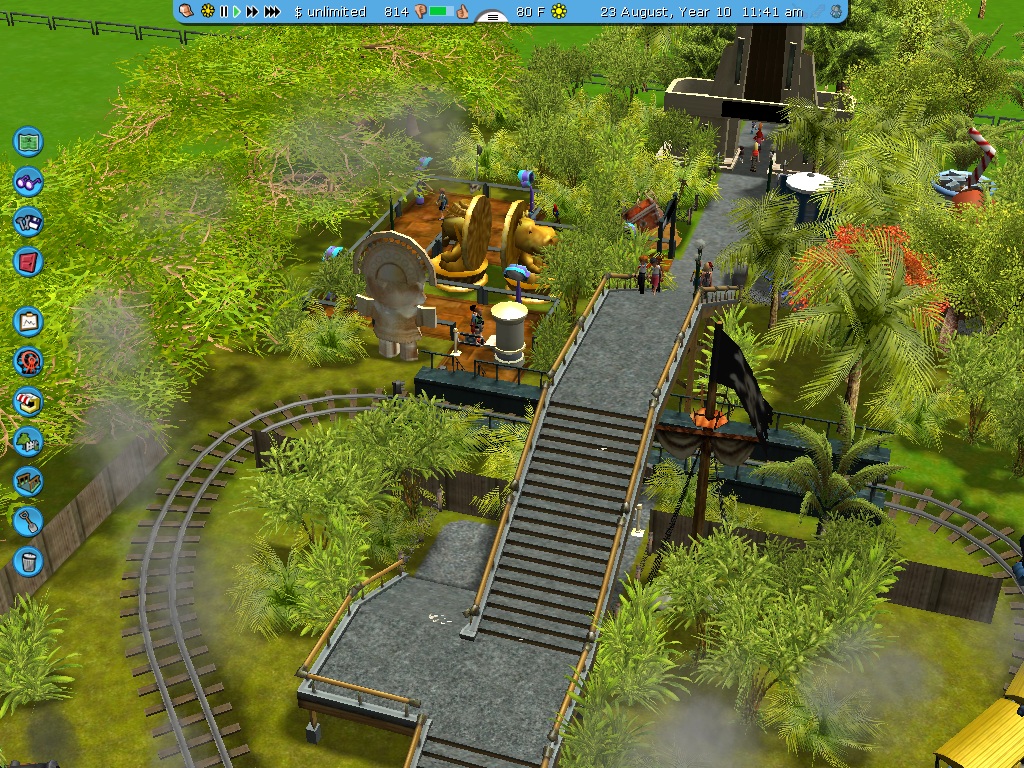Open the shops and stalls icon
Image resolution: width=1024 pixels, height=768 pixels.
tap(28, 402)
